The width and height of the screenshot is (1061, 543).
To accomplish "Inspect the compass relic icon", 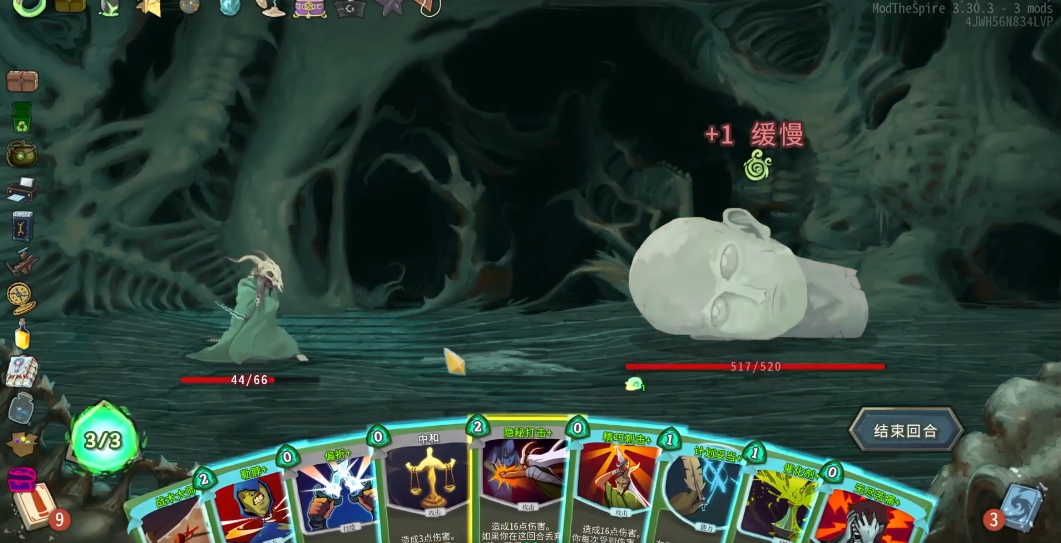I will [21, 297].
